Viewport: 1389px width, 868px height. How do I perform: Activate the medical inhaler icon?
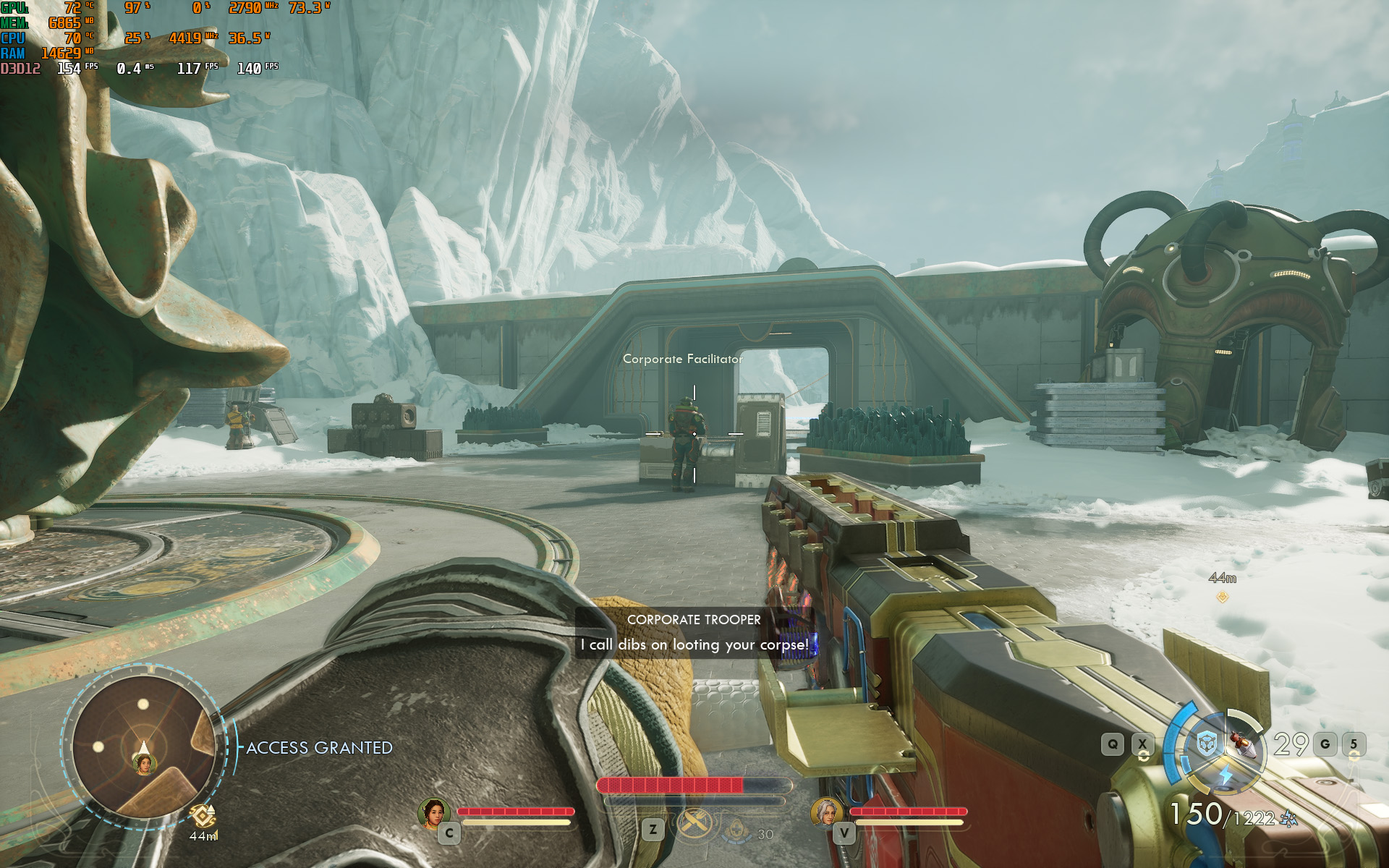pyautogui.click(x=737, y=830)
